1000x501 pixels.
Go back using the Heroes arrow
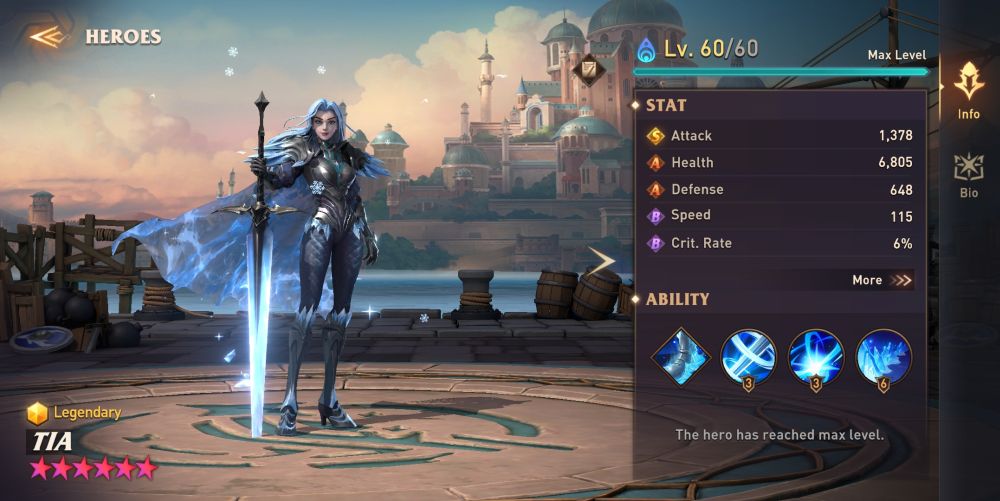point(47,37)
